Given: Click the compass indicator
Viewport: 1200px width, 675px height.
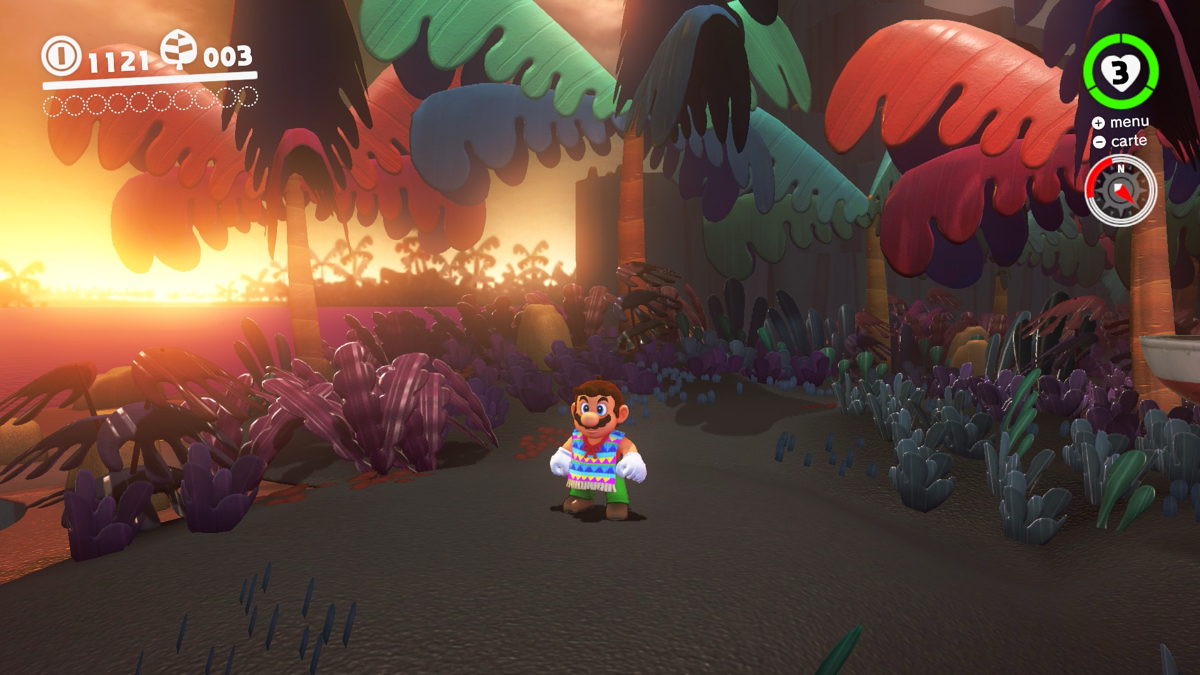Looking at the screenshot, I should [x=1120, y=190].
